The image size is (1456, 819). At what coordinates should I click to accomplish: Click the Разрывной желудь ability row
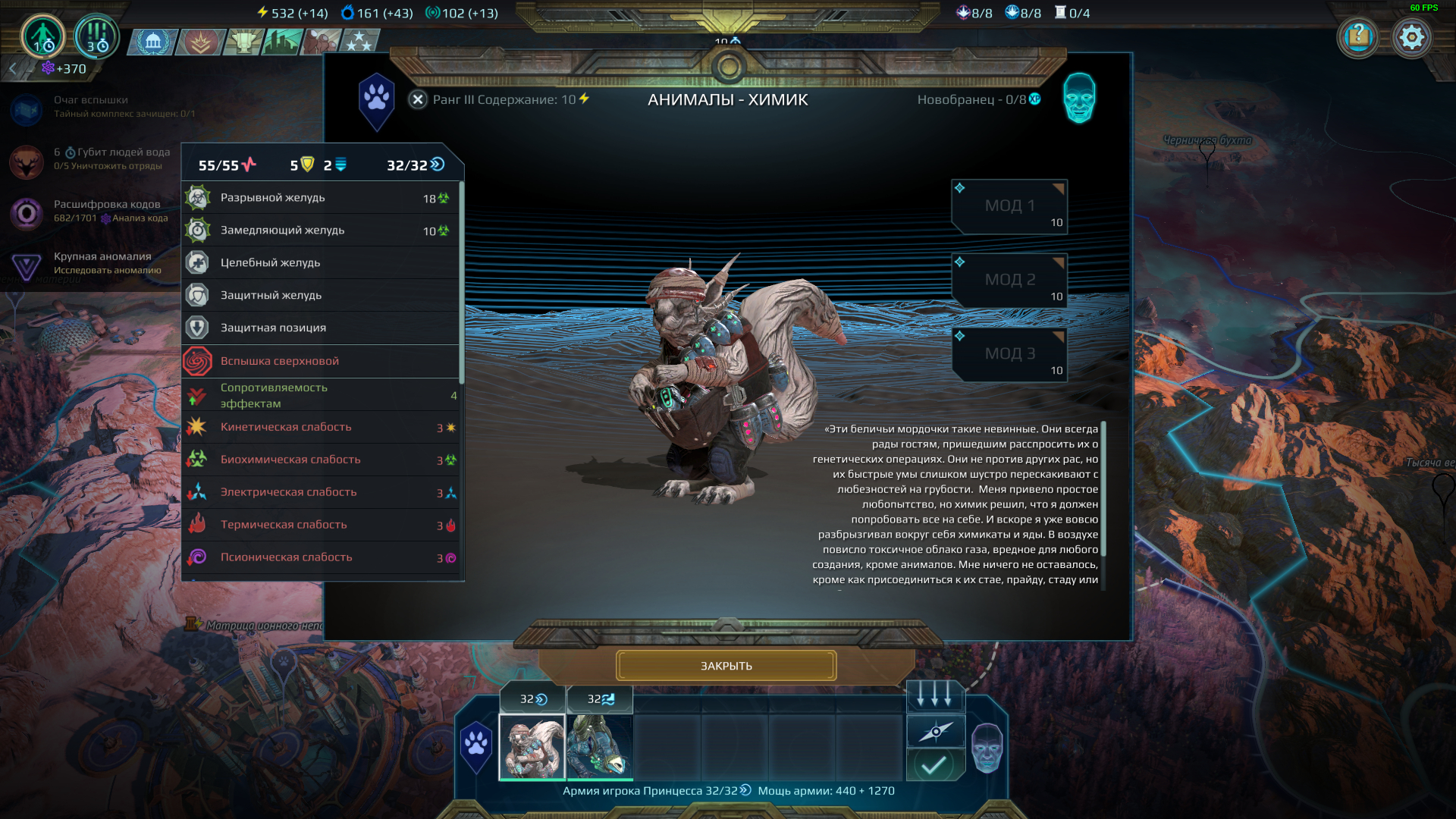coord(320,198)
